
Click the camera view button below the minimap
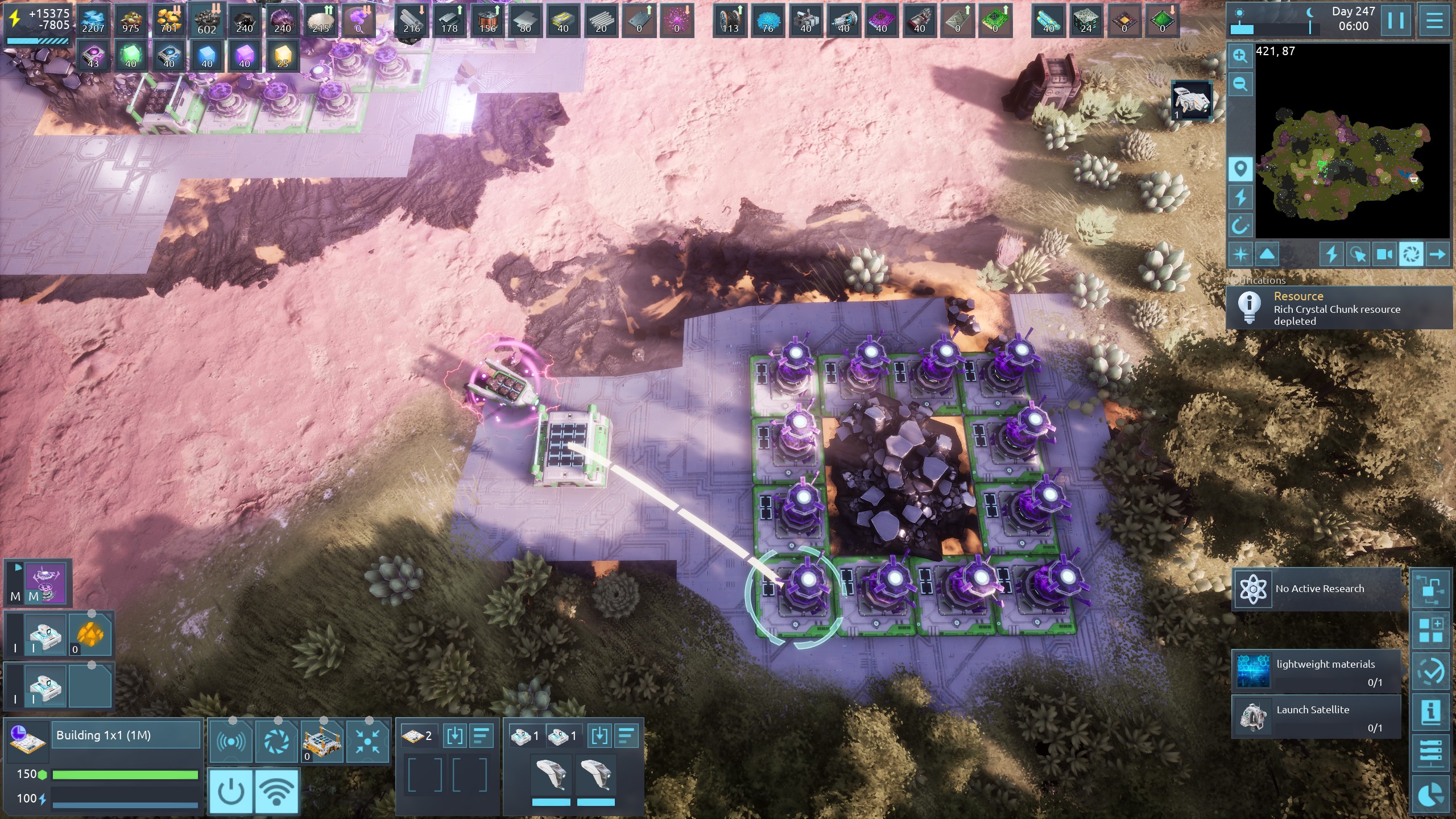point(1384,254)
